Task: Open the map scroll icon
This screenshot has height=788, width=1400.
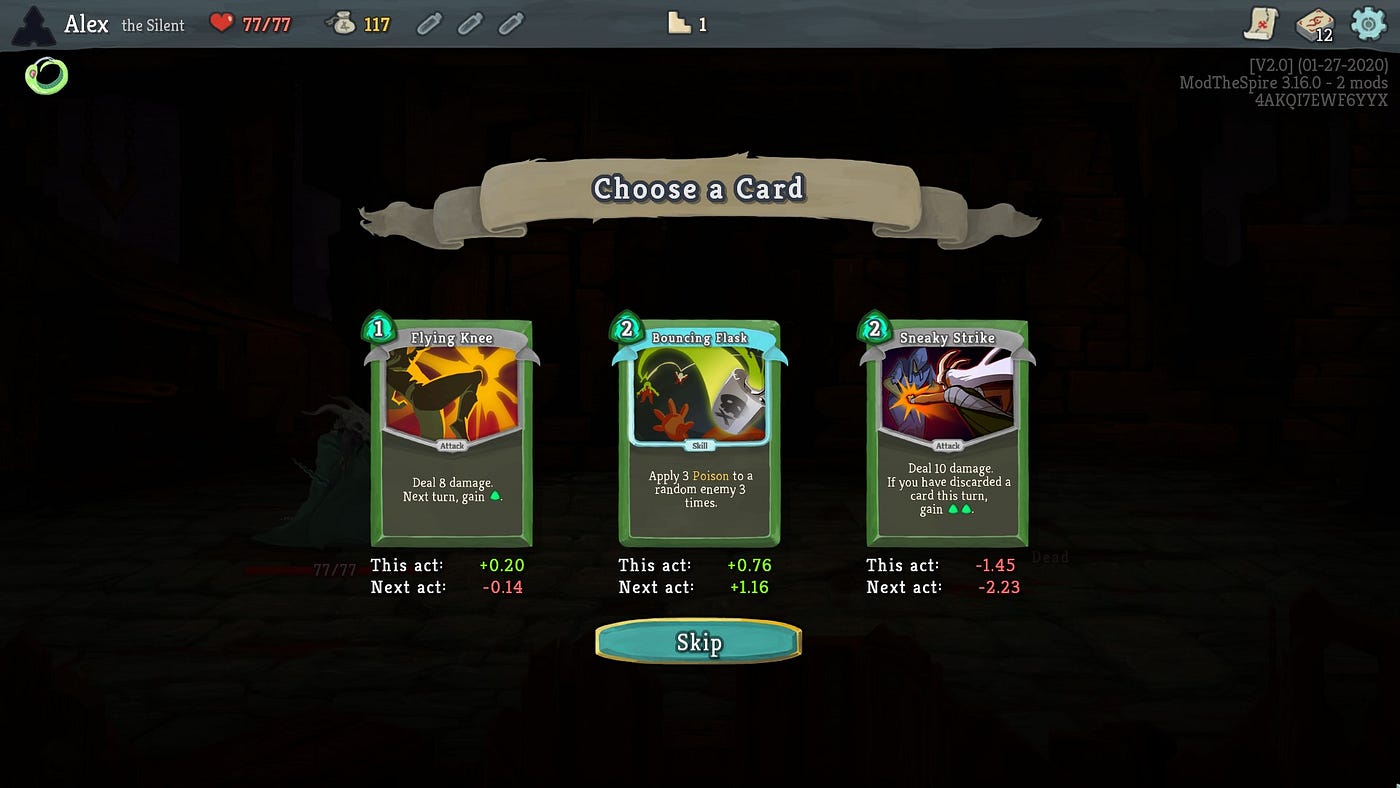Action: (1261, 24)
